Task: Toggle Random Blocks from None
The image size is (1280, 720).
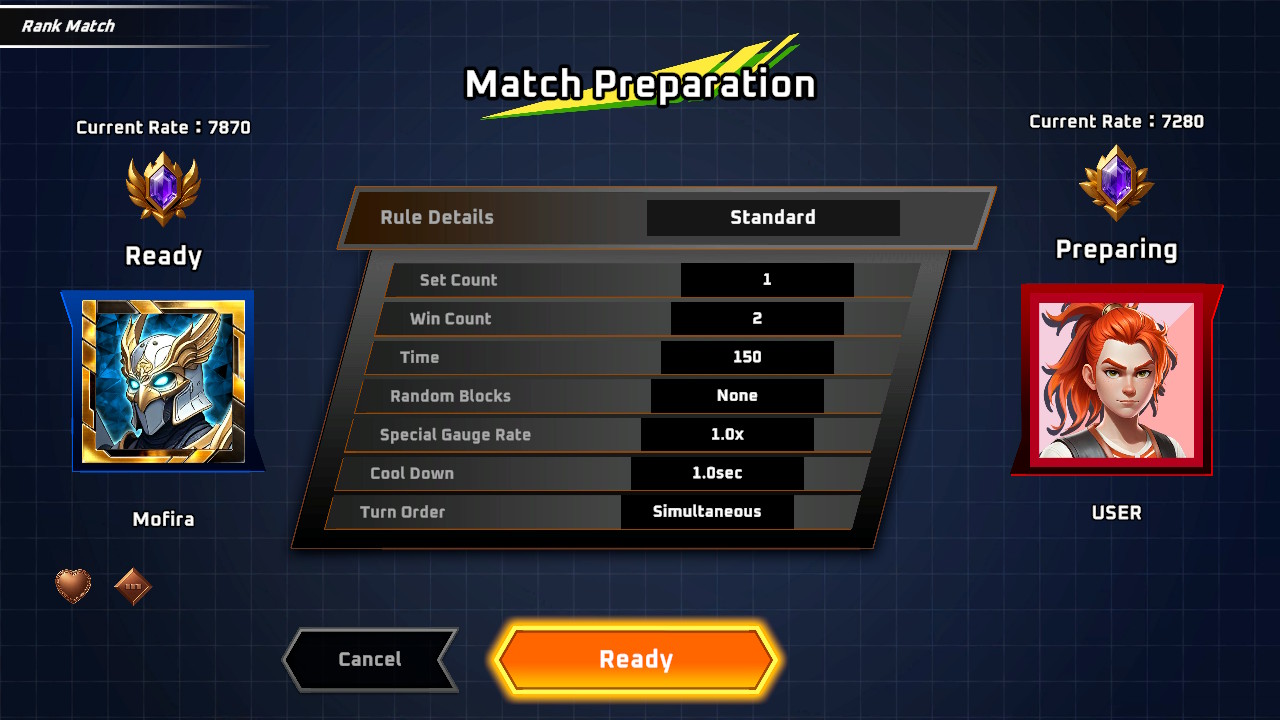Action: (737, 396)
